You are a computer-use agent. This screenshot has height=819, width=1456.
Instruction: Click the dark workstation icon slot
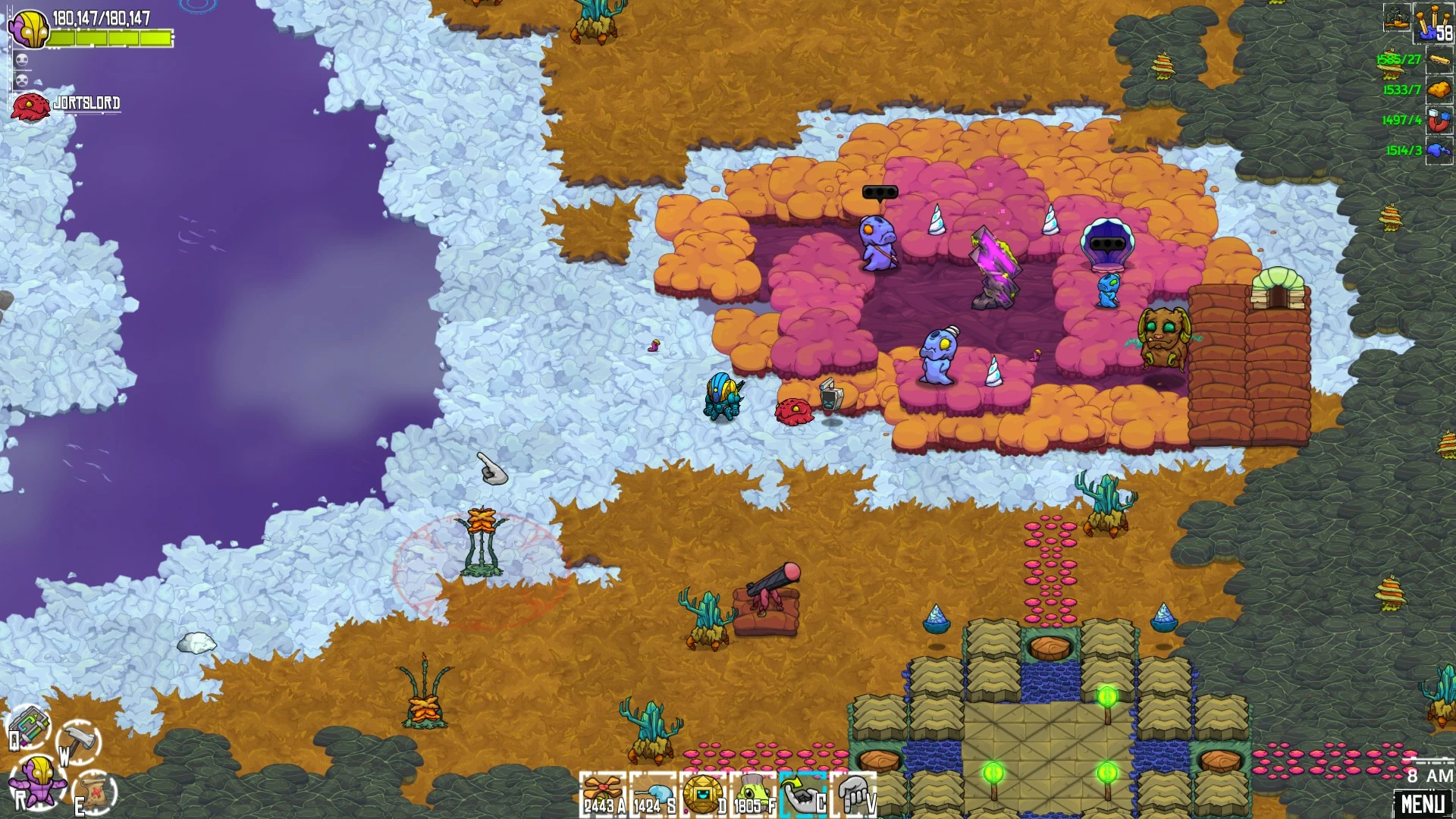pyautogui.click(x=1397, y=17)
